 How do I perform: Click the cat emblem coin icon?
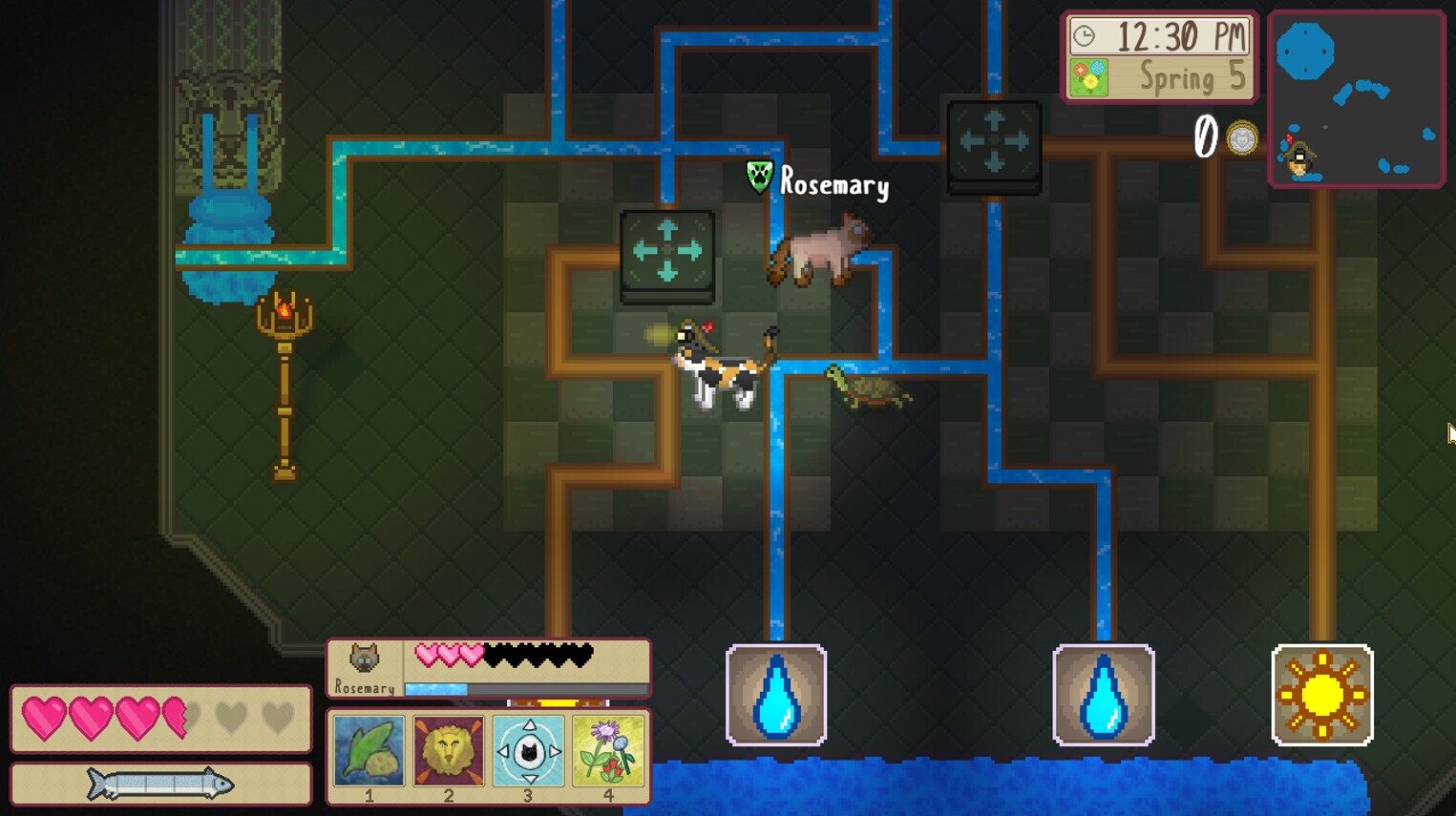1240,138
